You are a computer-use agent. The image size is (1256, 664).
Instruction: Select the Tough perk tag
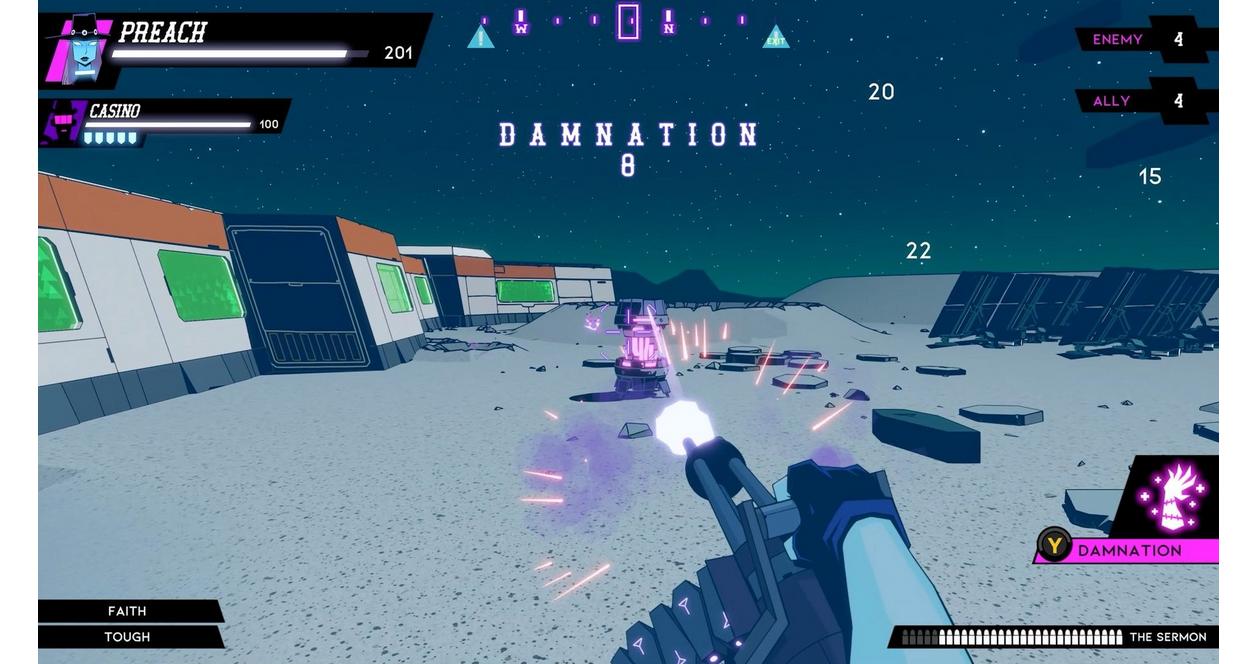click(127, 637)
